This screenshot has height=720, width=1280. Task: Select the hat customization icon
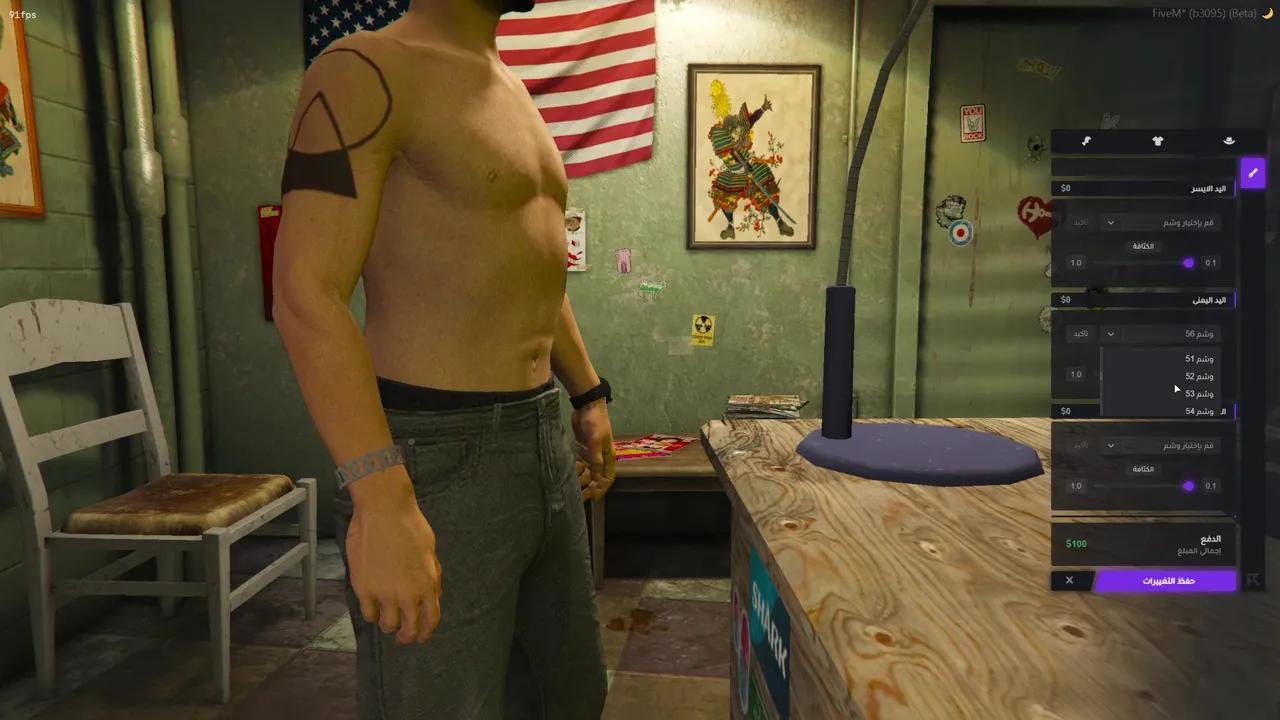(1229, 141)
